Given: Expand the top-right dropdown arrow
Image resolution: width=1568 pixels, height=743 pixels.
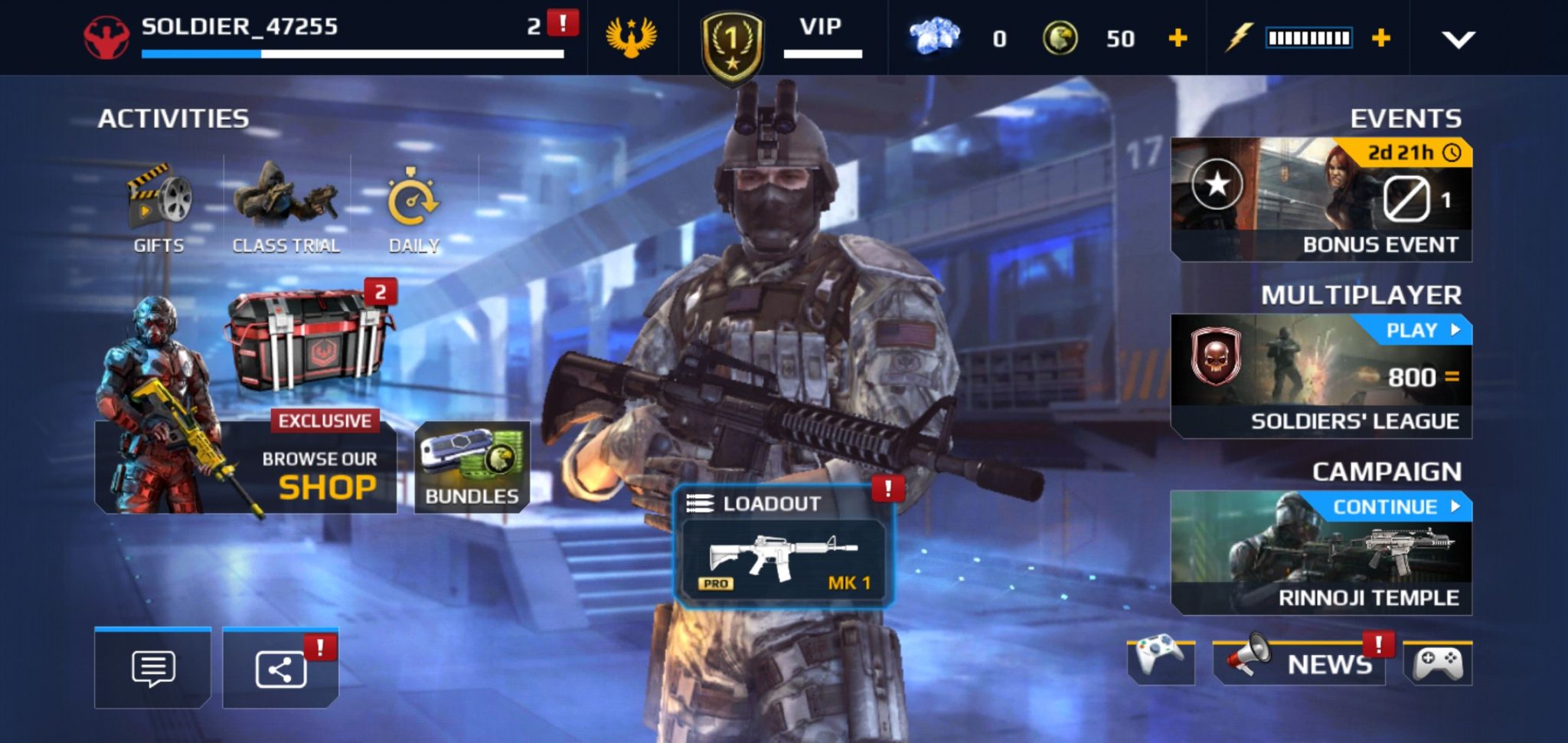Looking at the screenshot, I should point(1458,39).
